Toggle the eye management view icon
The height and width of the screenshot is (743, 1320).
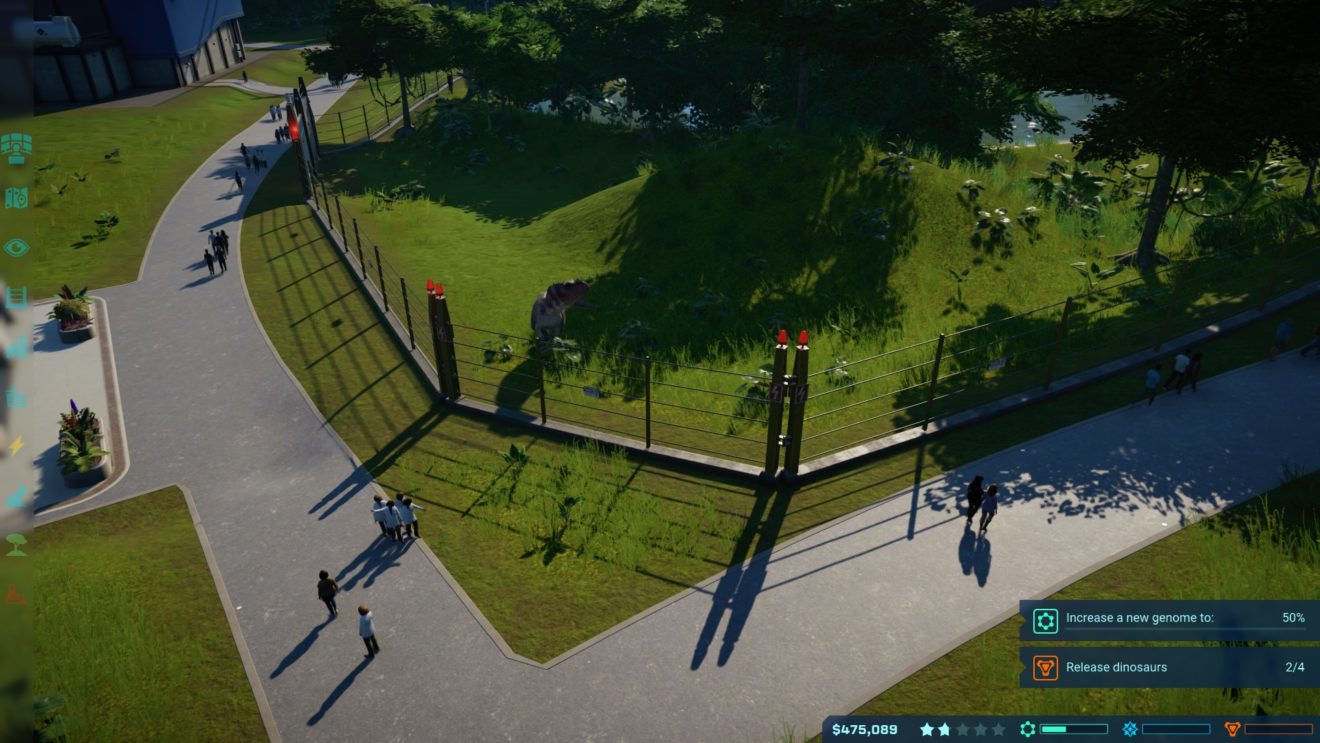coord(16,247)
